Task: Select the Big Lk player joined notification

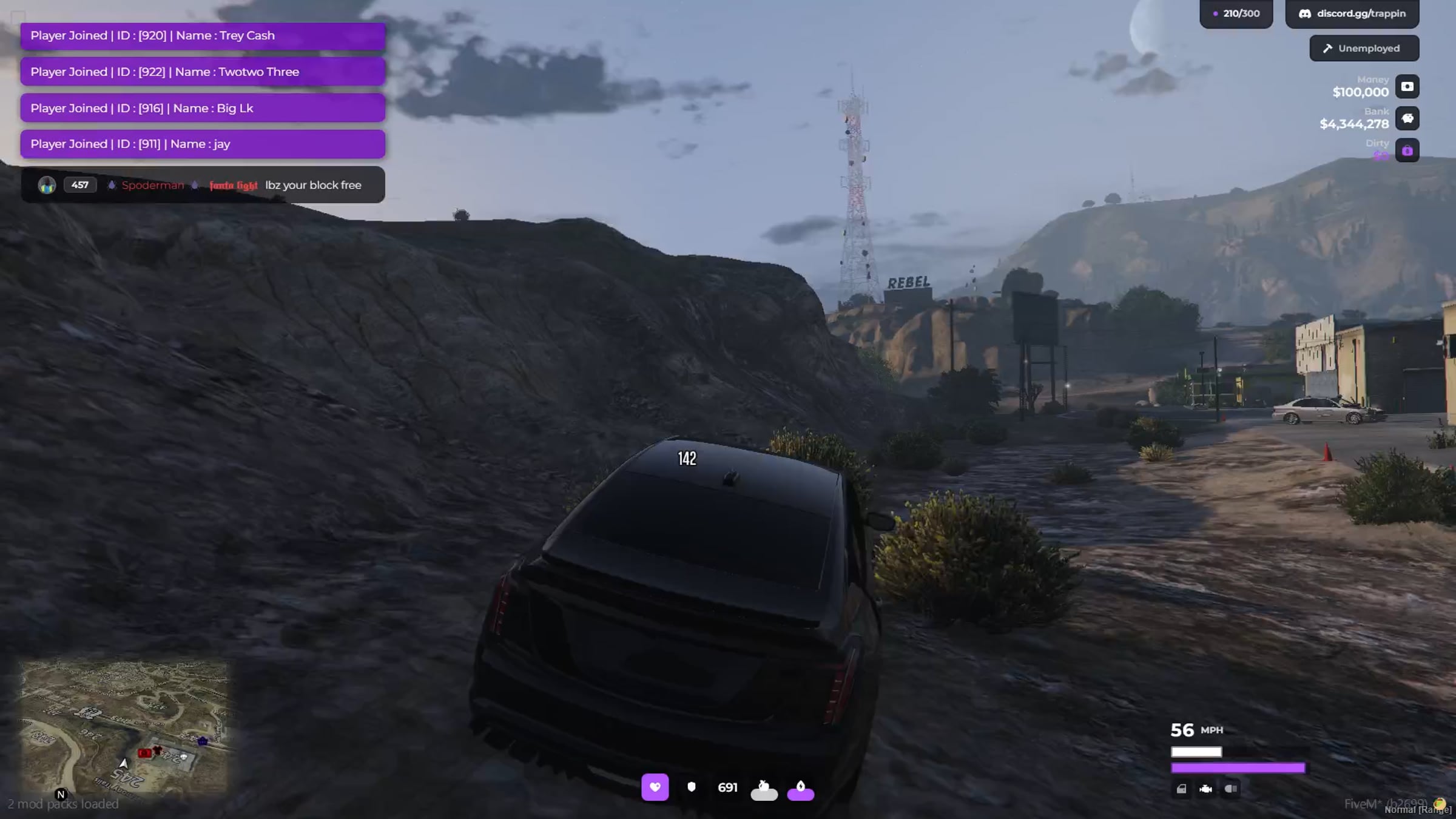Action: [203, 109]
